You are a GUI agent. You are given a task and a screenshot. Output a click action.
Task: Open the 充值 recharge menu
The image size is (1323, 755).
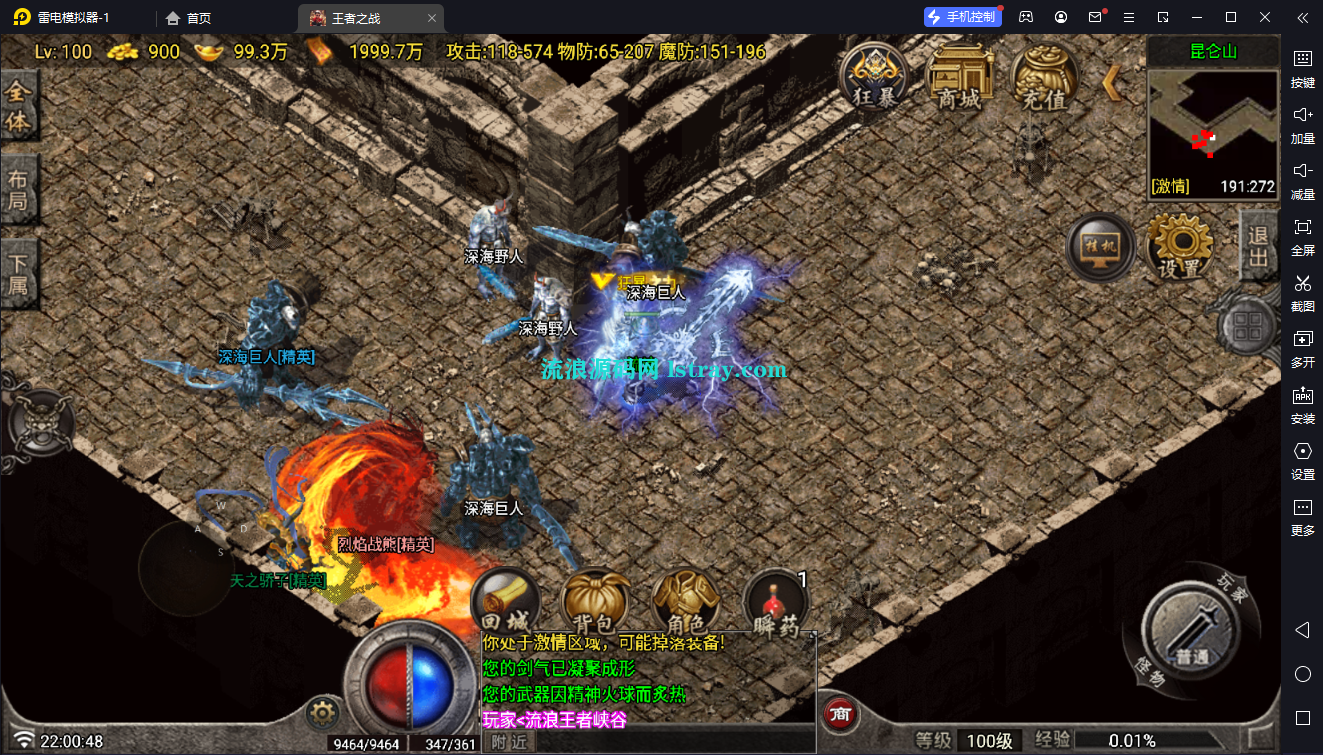pos(1044,76)
